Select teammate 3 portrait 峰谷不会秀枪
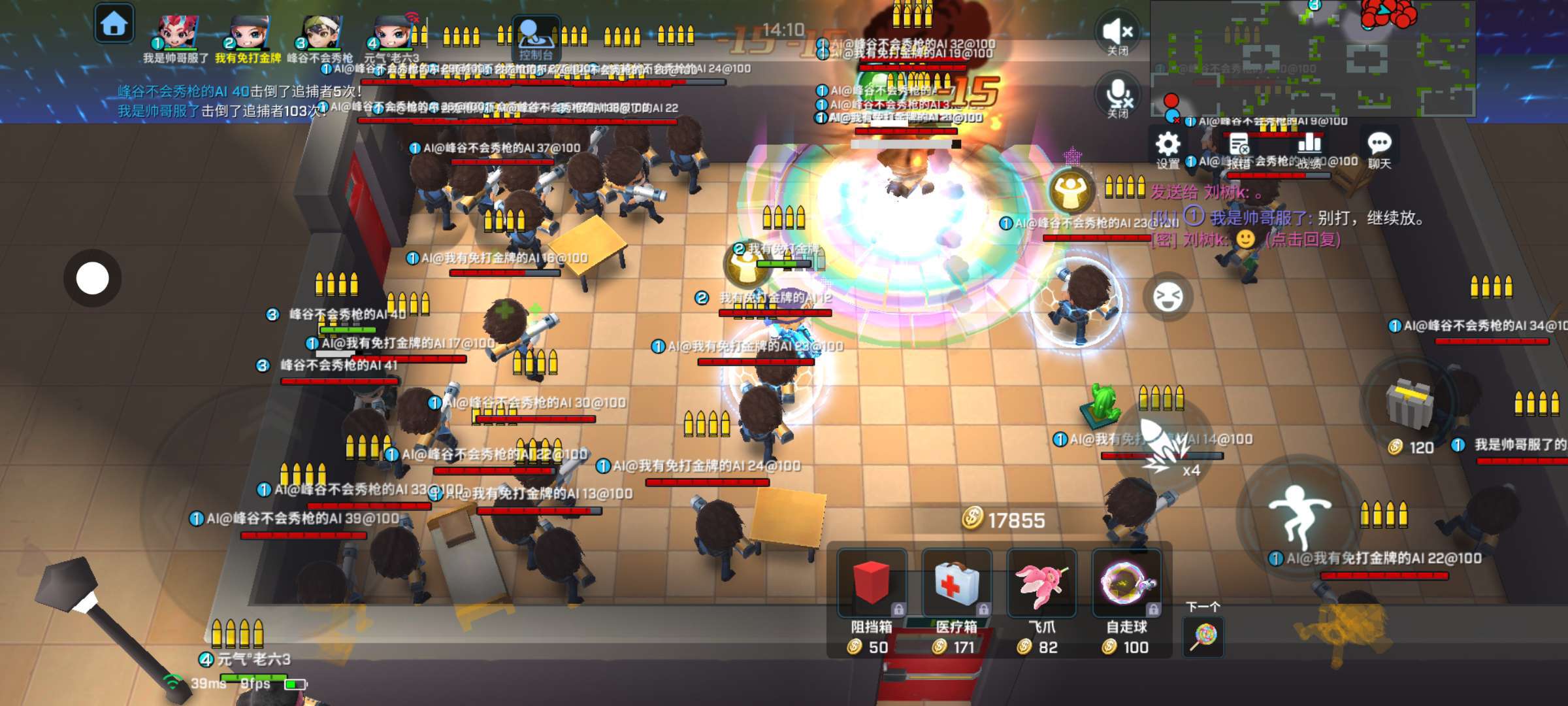This screenshot has height=706, width=1568. pyautogui.click(x=321, y=31)
